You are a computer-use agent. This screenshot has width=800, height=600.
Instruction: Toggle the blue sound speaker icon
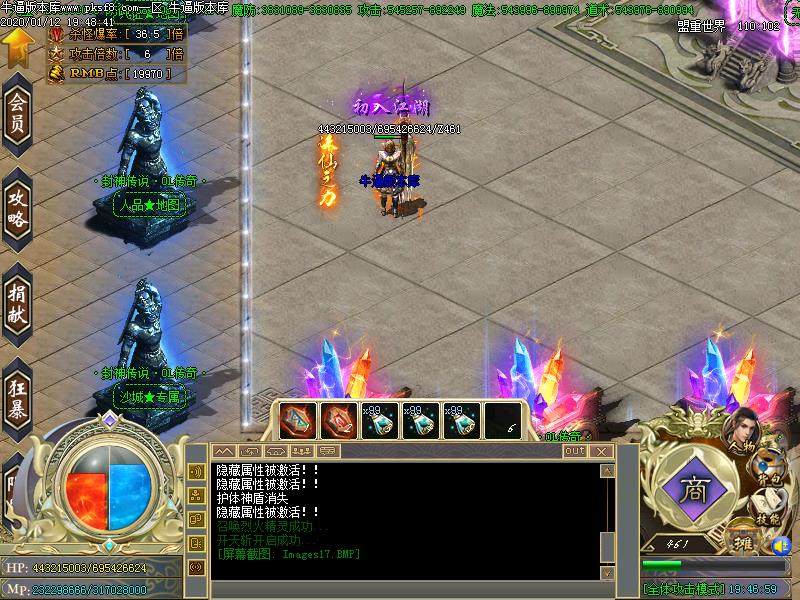coord(781,546)
